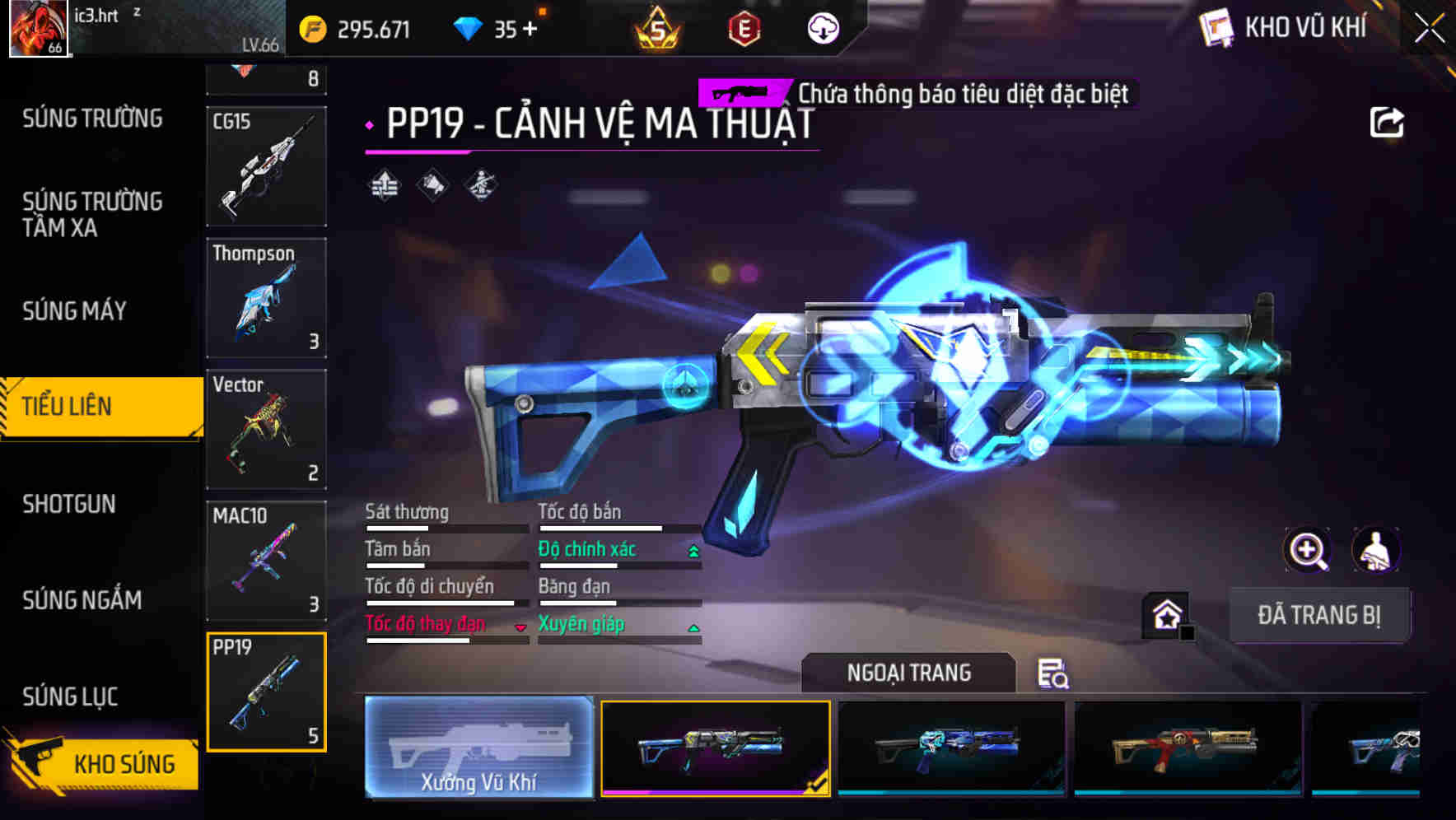Click the share icon at top right
The width and height of the screenshot is (1456, 820).
(x=1388, y=122)
